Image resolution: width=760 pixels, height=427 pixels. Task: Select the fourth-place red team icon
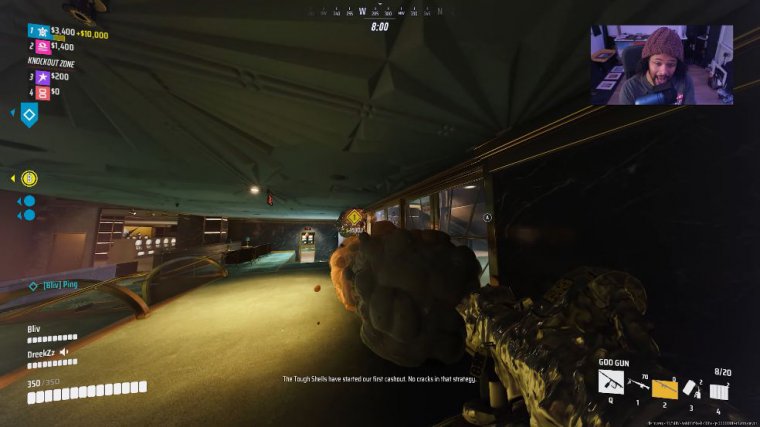(x=42, y=92)
